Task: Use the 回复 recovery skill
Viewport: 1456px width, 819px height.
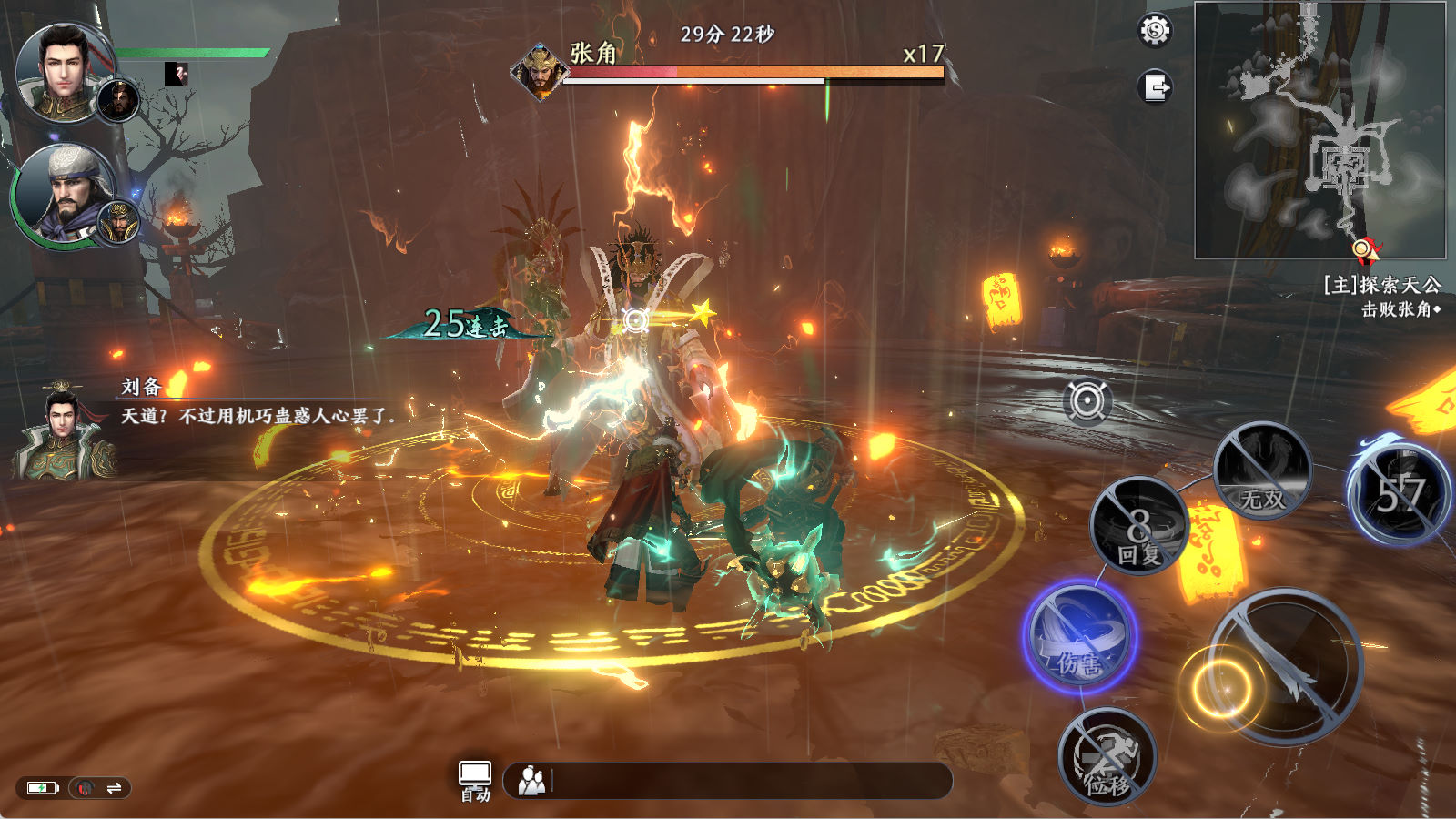Action: click(1139, 527)
